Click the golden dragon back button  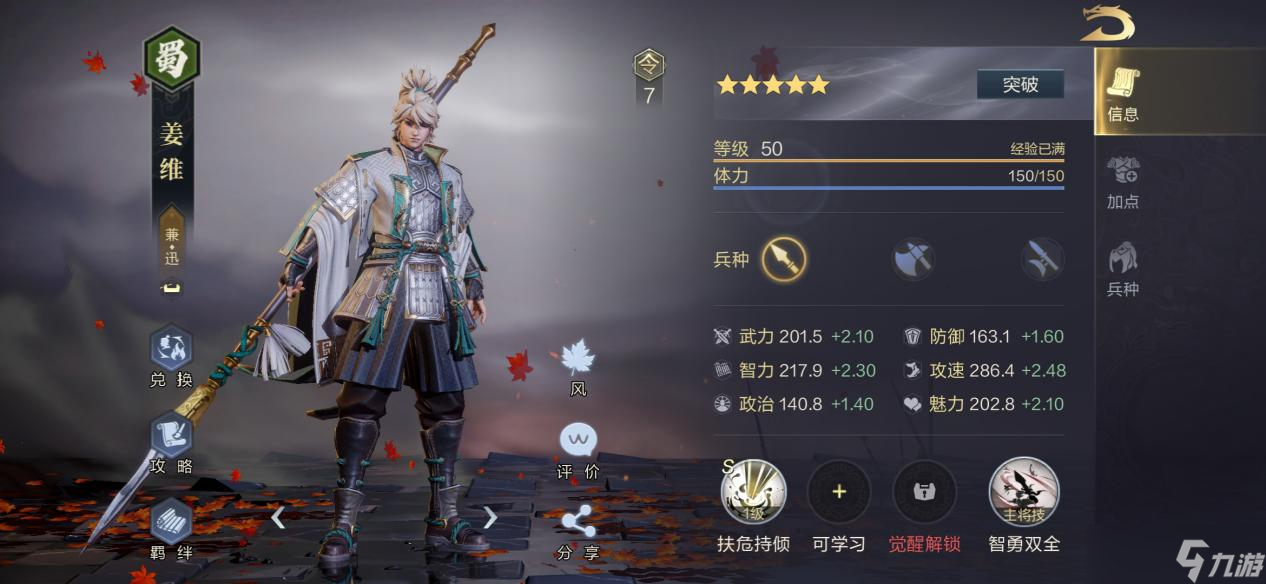point(1106,23)
